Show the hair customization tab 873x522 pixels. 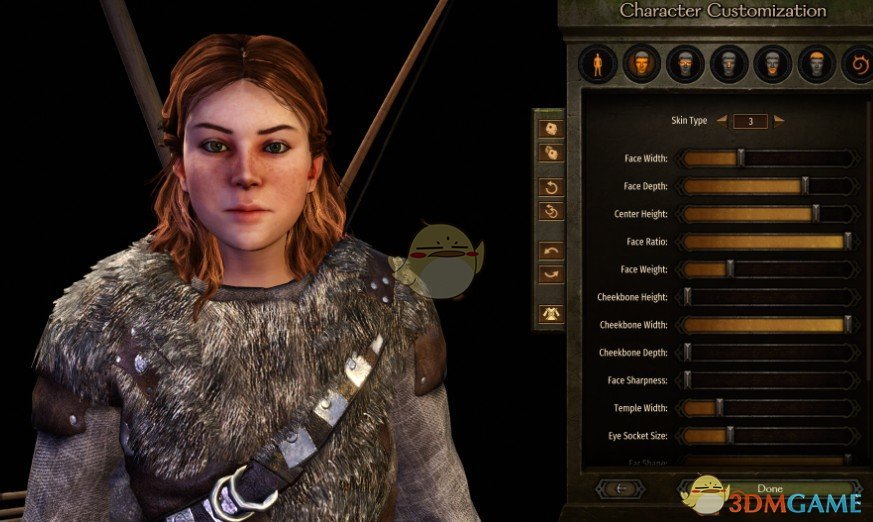[817, 65]
